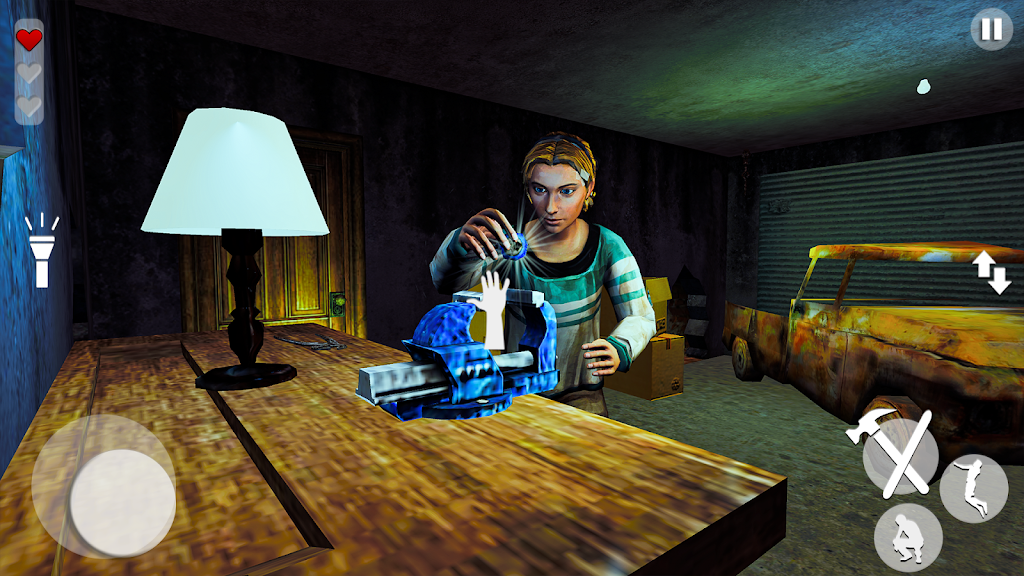This screenshot has width=1024, height=576.
Task: Tap the up-down arrows swap button
Action: 992,273
